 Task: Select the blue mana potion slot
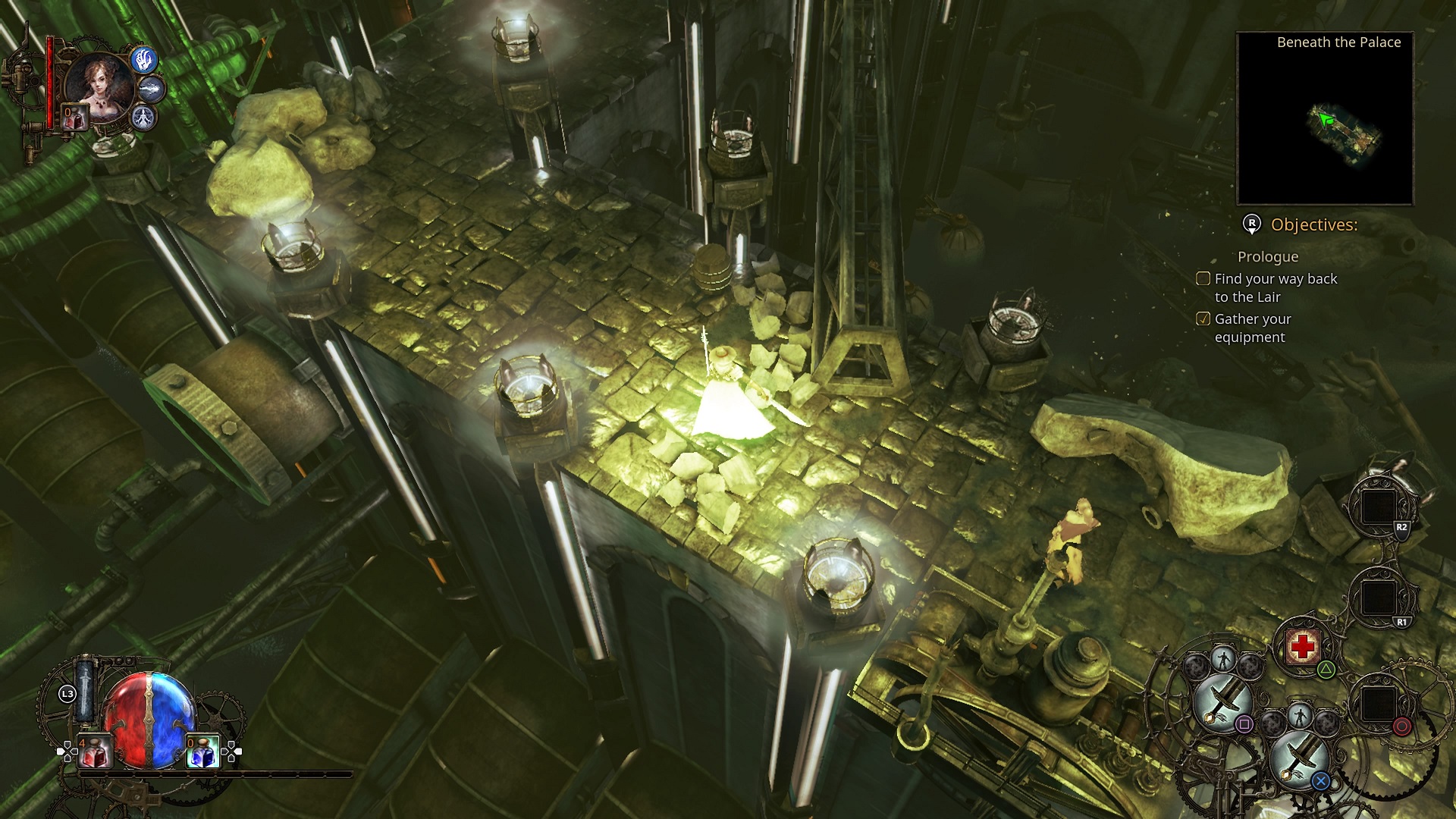pyautogui.click(x=202, y=752)
